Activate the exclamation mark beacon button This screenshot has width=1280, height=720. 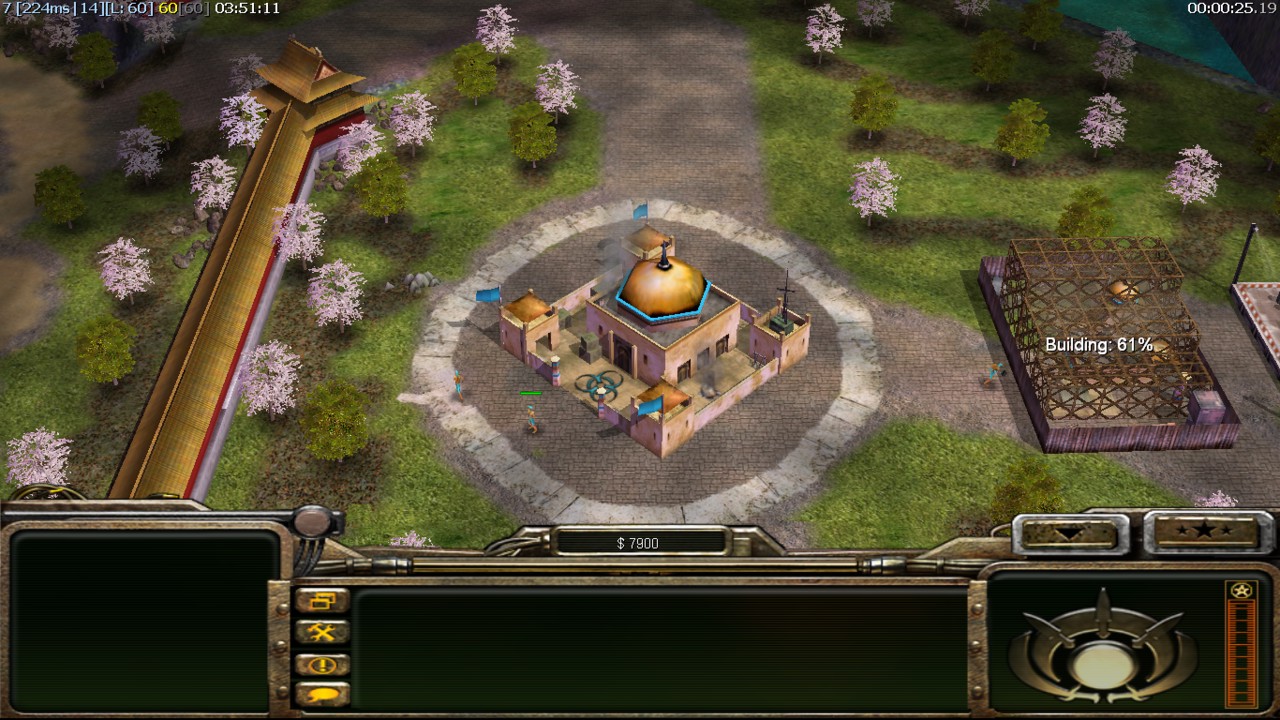[x=322, y=664]
